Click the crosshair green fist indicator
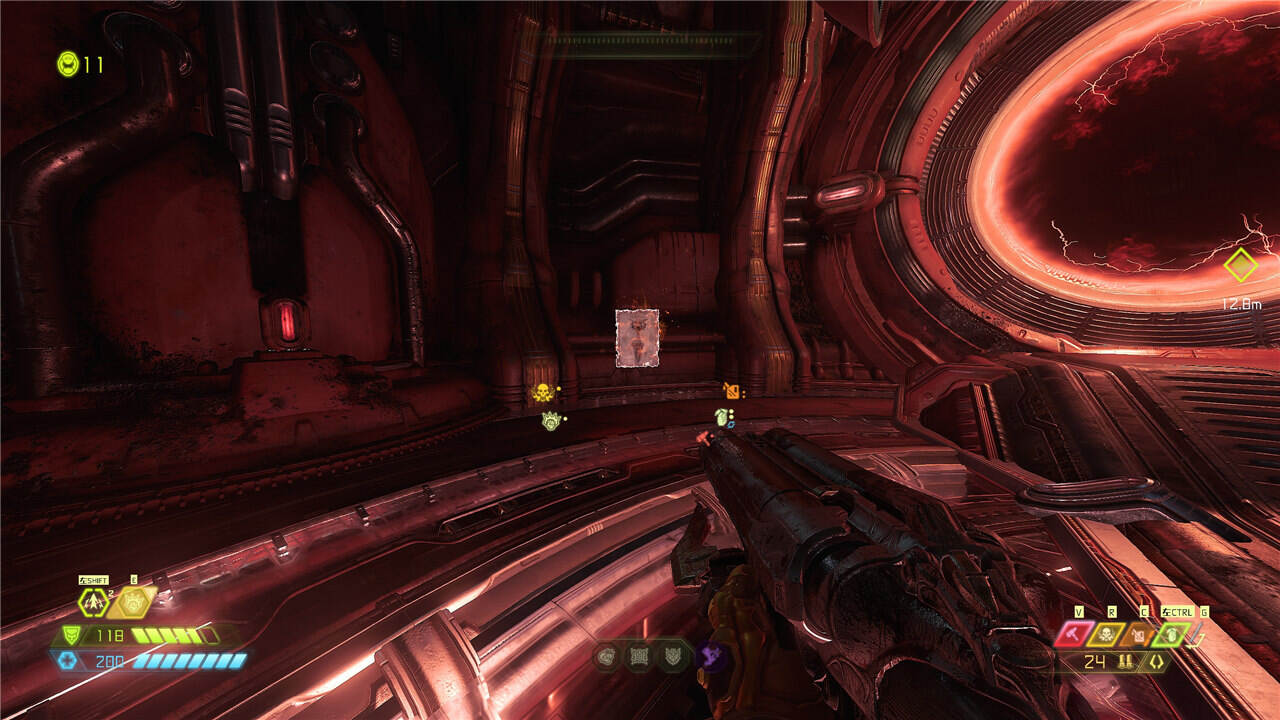1280x720 pixels. [550, 421]
